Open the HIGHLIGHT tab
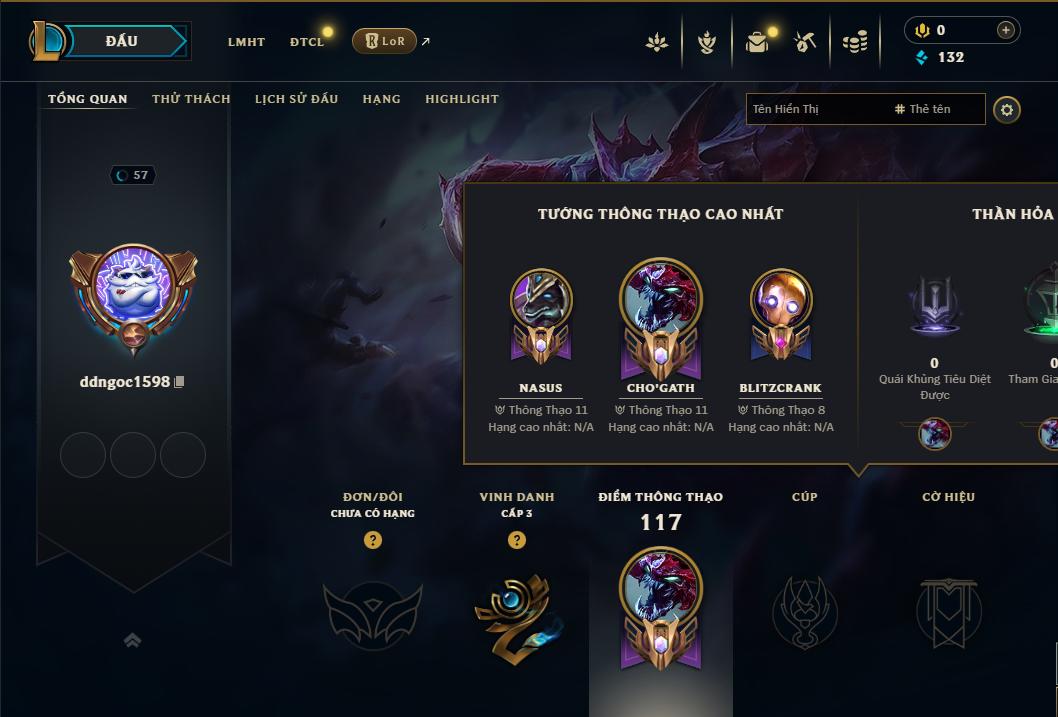Viewport: 1058px width, 717px height. pyautogui.click(x=461, y=99)
